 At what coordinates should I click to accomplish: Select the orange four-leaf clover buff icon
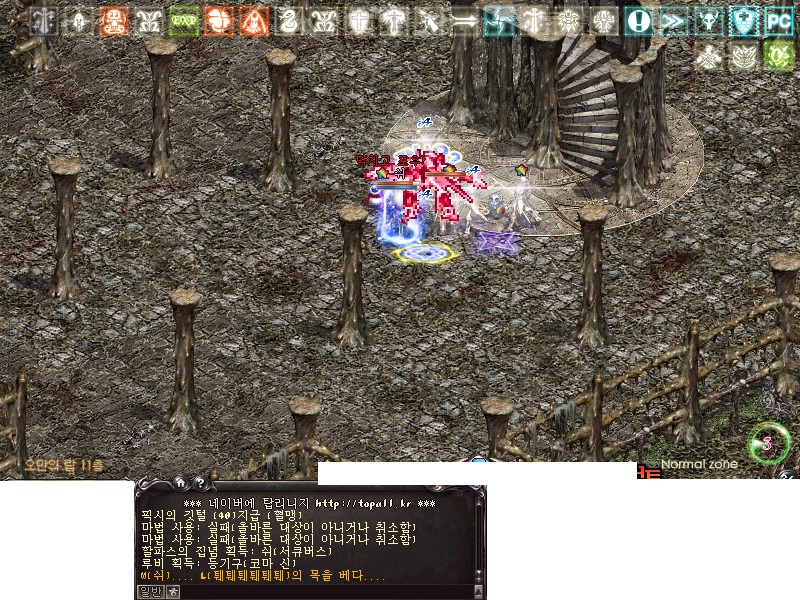218,21
